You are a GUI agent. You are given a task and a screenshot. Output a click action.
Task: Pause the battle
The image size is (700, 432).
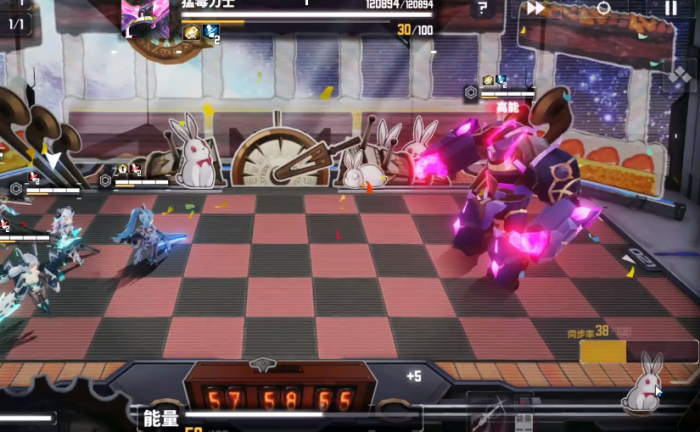click(670, 8)
